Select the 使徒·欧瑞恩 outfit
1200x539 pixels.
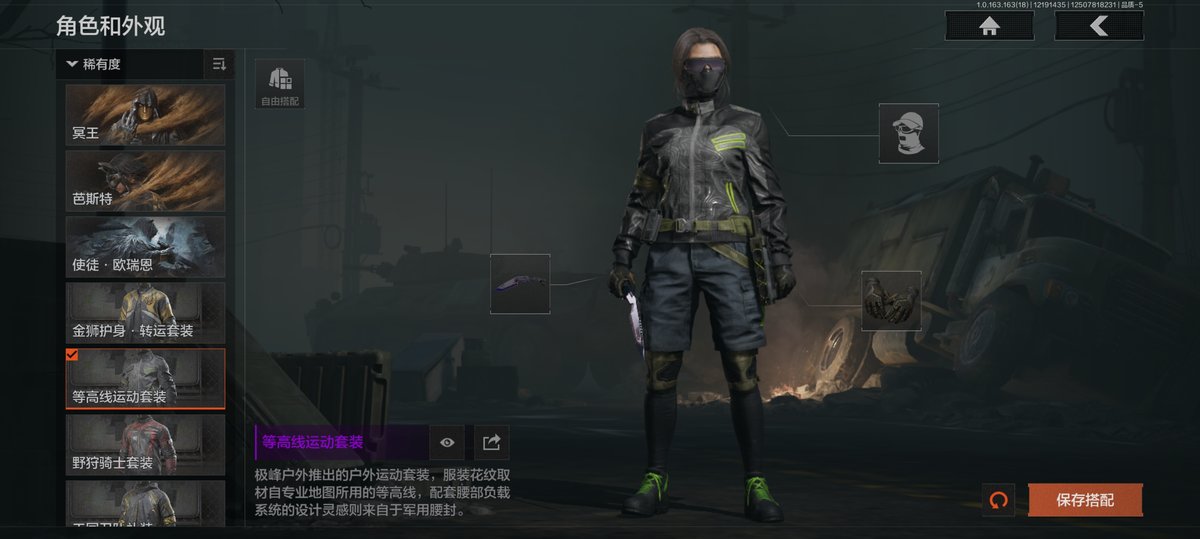(x=145, y=247)
